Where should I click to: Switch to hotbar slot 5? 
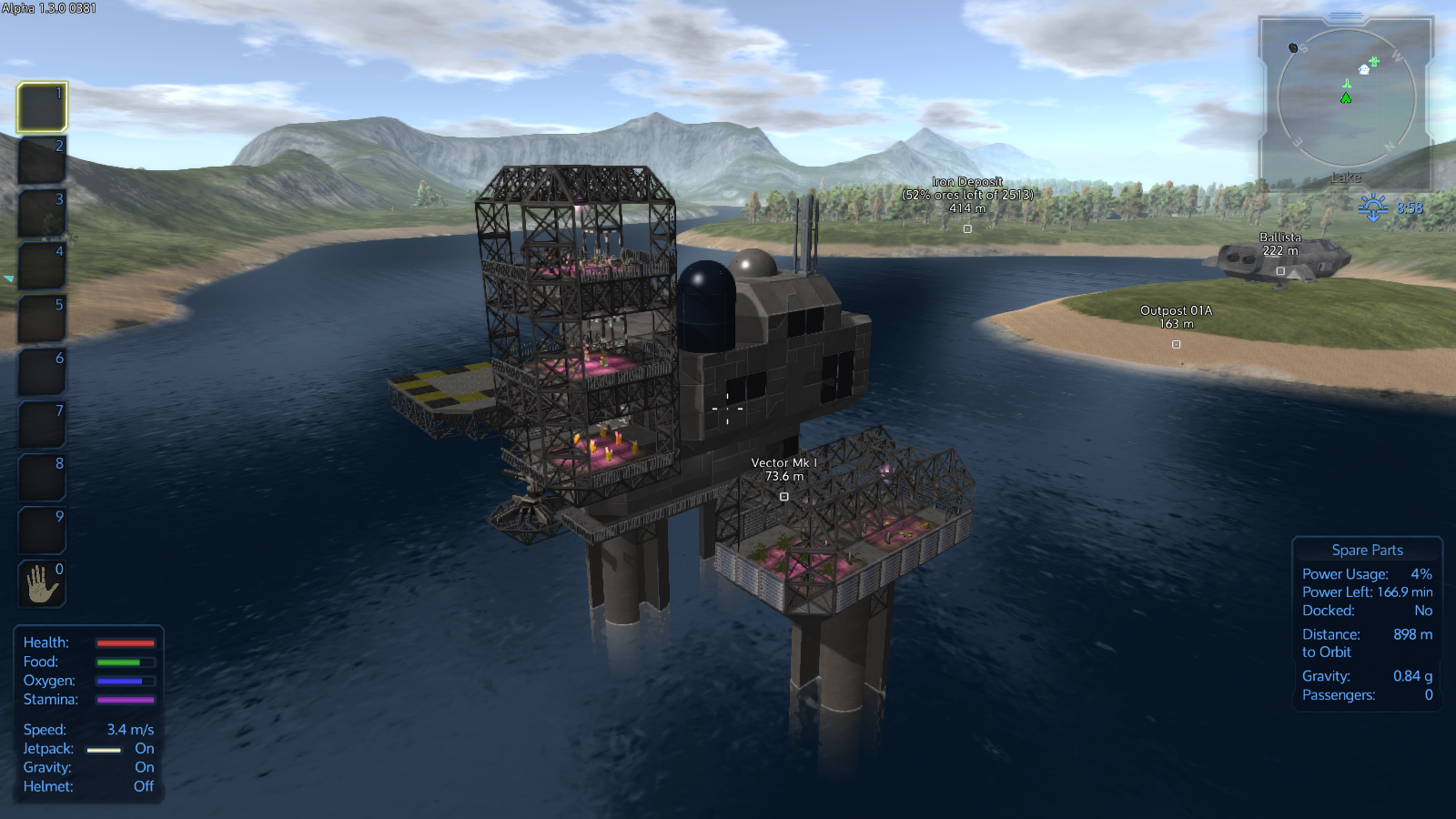coord(41,318)
